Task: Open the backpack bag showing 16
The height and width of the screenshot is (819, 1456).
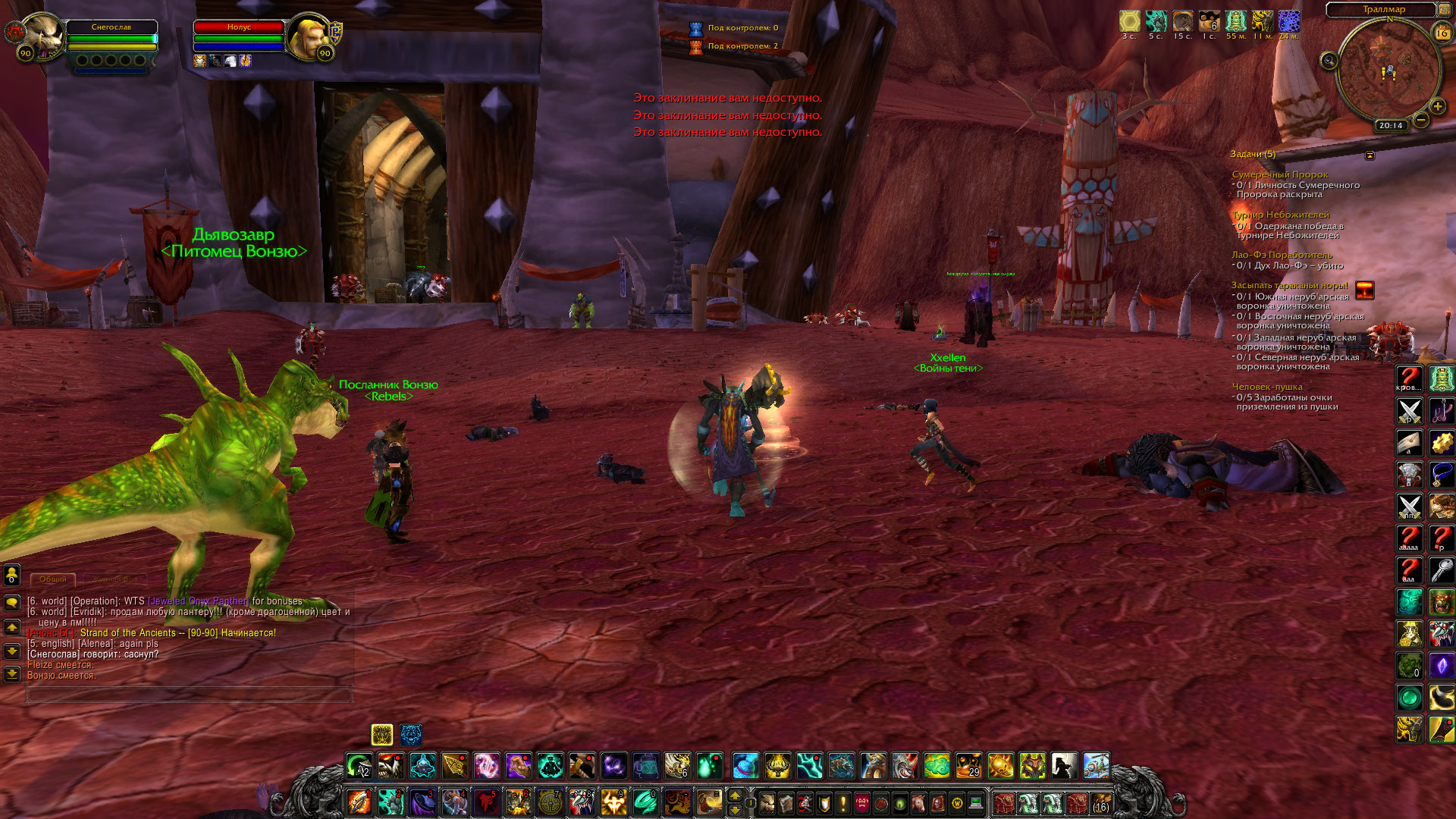Action: click(x=1100, y=802)
